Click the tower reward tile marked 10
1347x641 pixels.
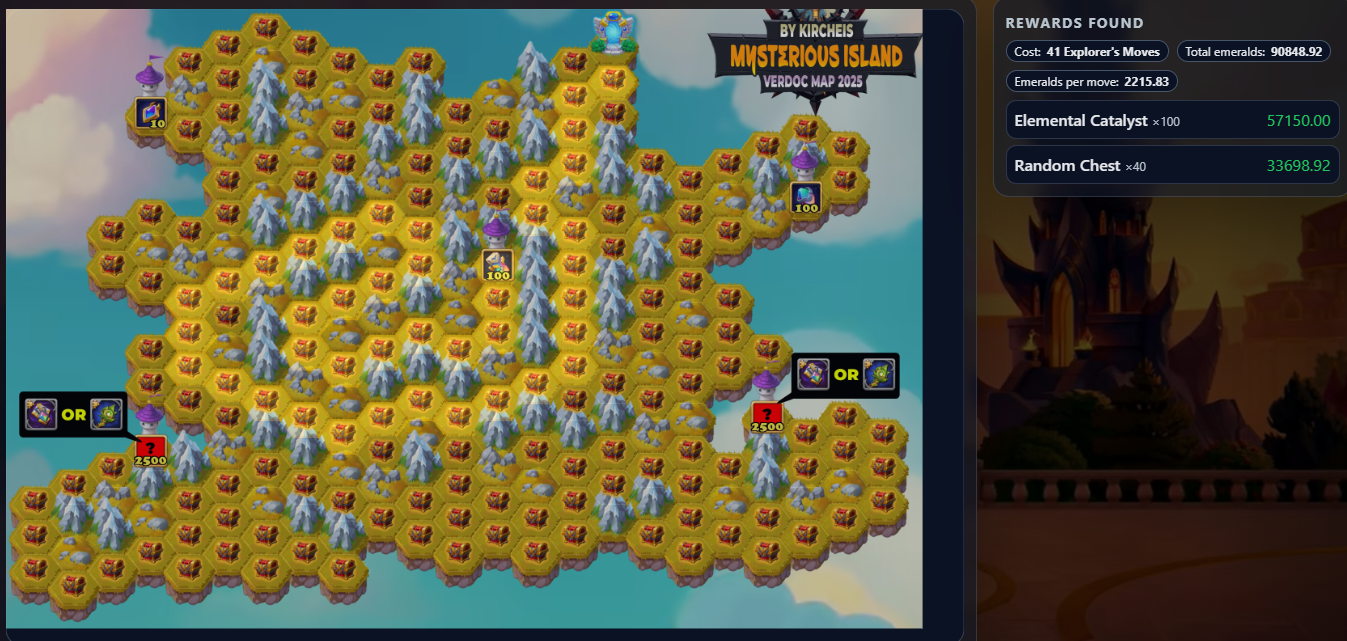click(150, 113)
